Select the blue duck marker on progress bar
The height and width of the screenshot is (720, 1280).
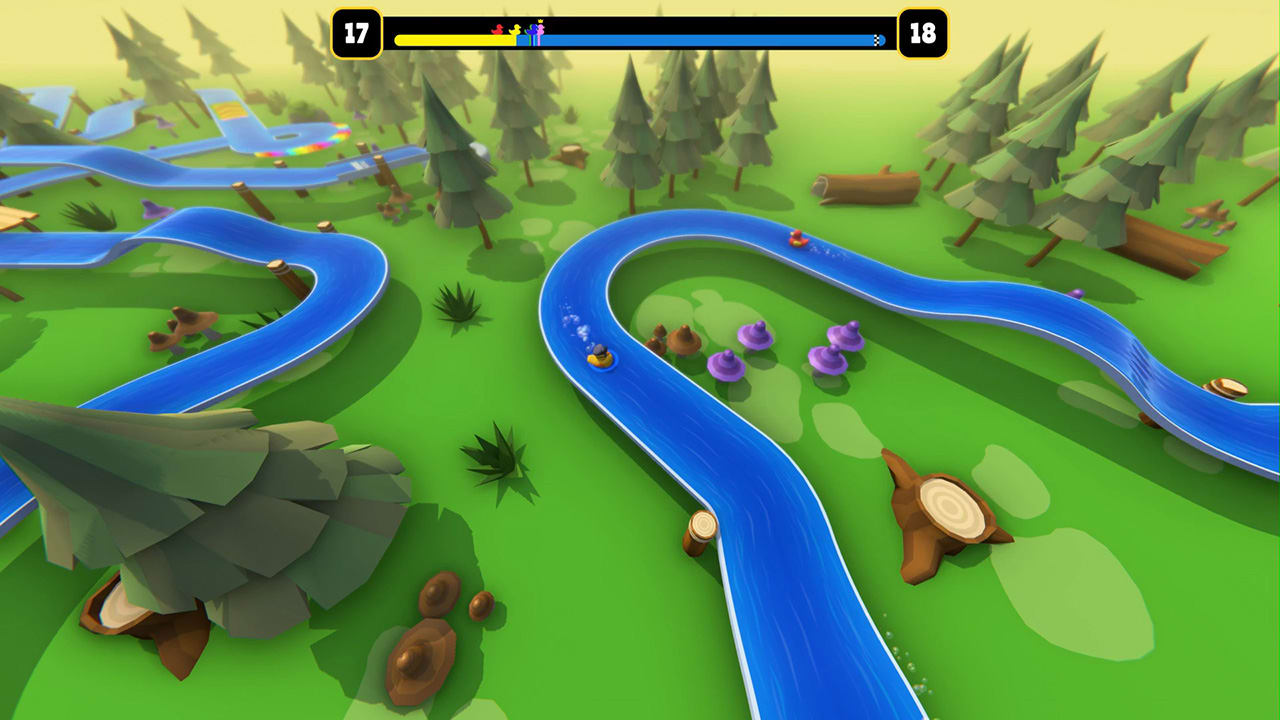point(532,29)
